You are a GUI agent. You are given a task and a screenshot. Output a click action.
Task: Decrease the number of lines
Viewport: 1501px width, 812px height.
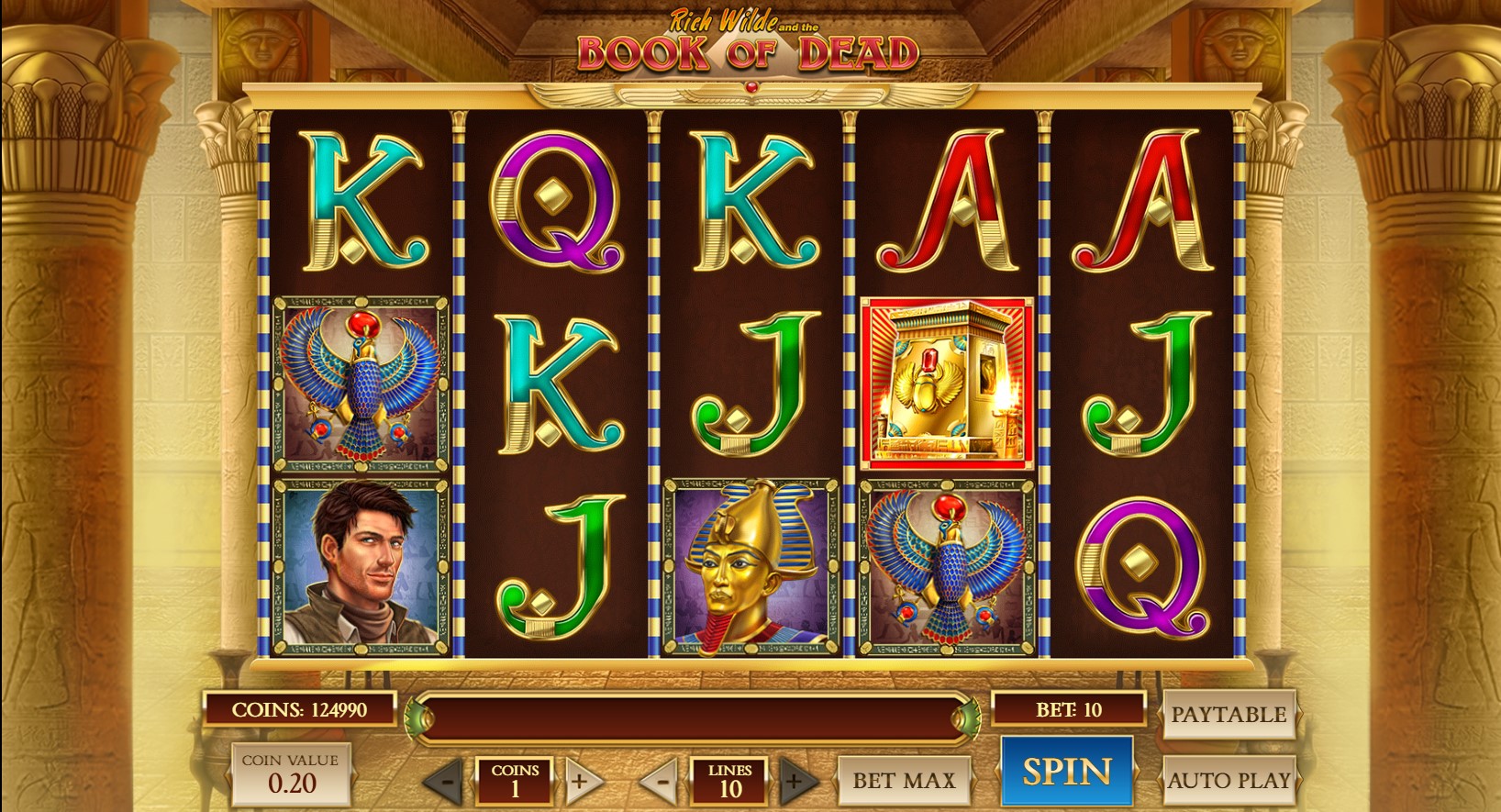(x=662, y=782)
